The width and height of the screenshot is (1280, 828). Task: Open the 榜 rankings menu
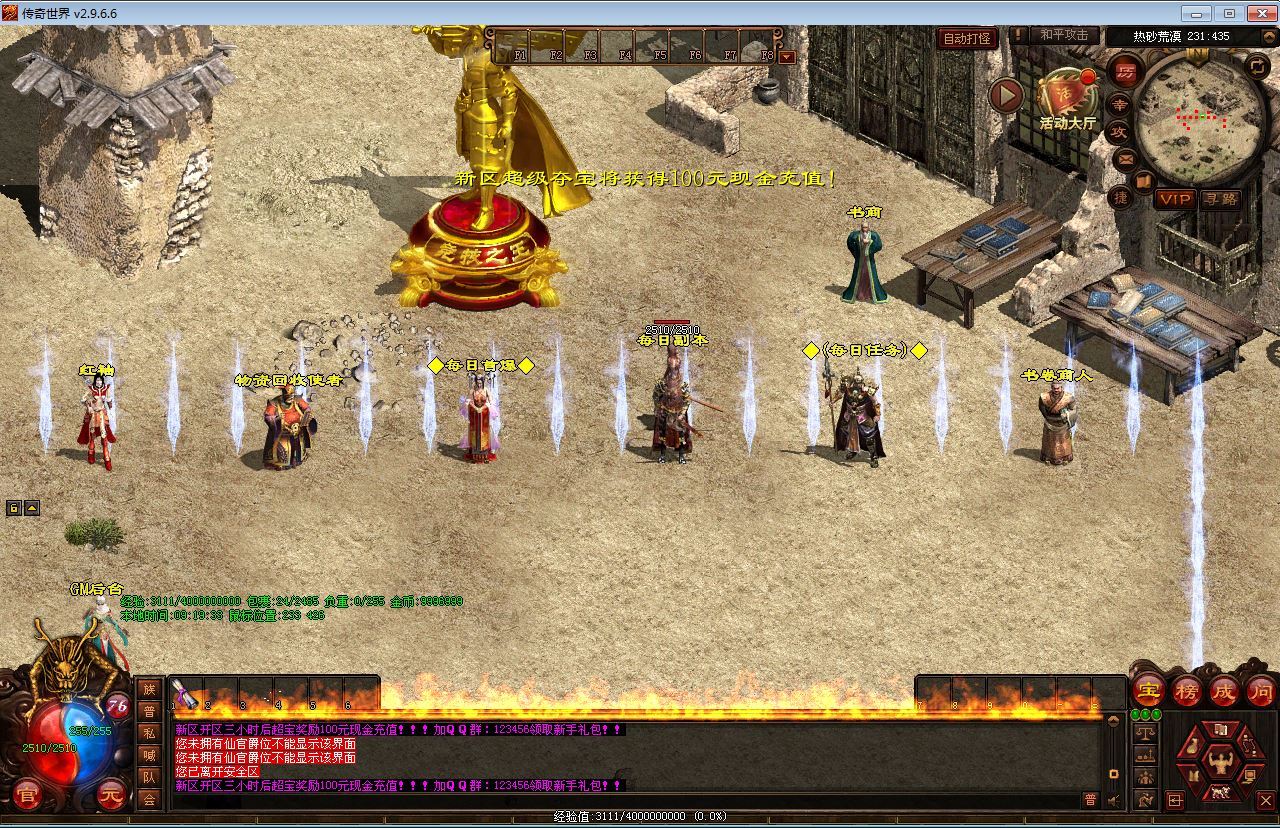(1185, 692)
